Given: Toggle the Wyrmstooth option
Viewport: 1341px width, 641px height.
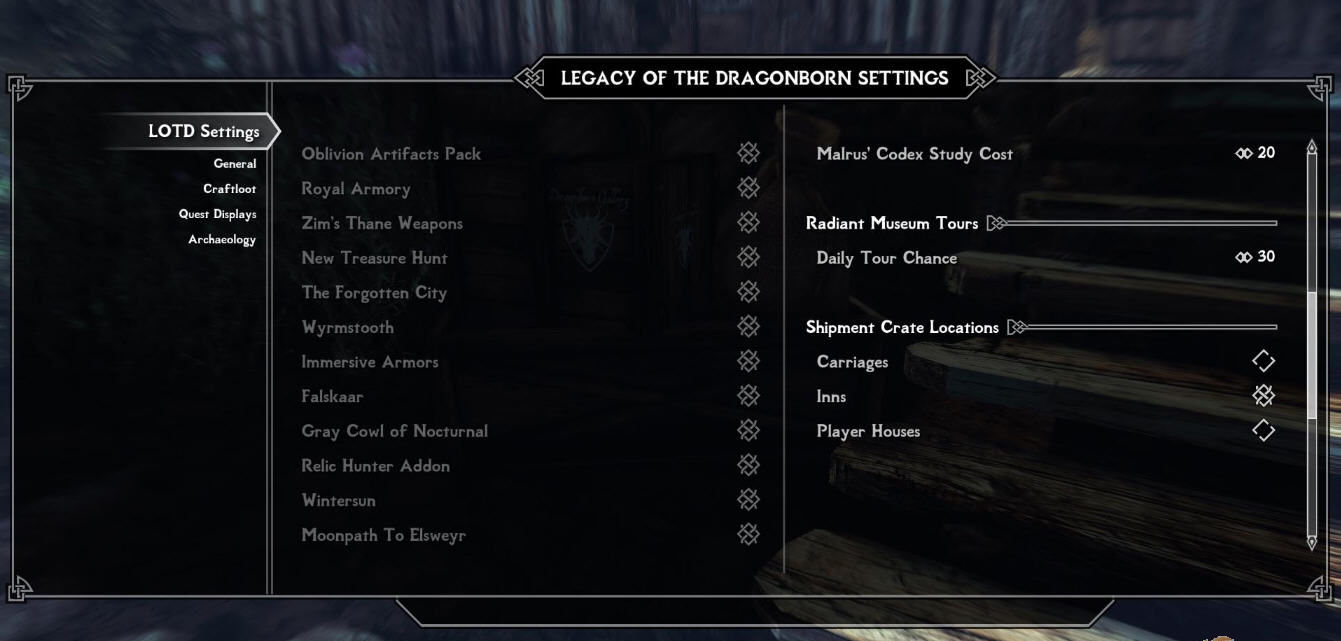Looking at the screenshot, I should point(748,326).
